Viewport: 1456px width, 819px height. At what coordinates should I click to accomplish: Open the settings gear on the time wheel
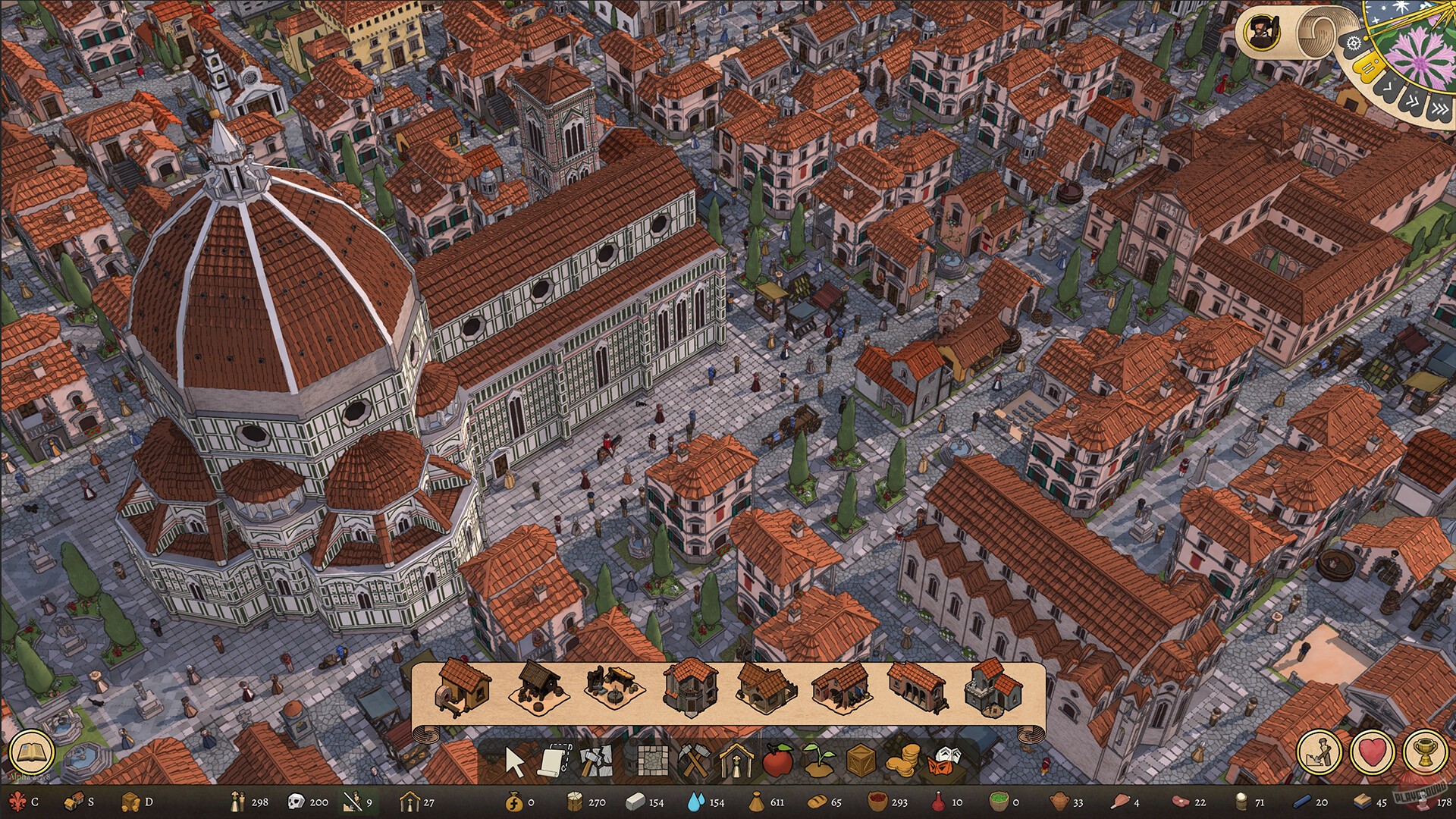coord(1353,43)
